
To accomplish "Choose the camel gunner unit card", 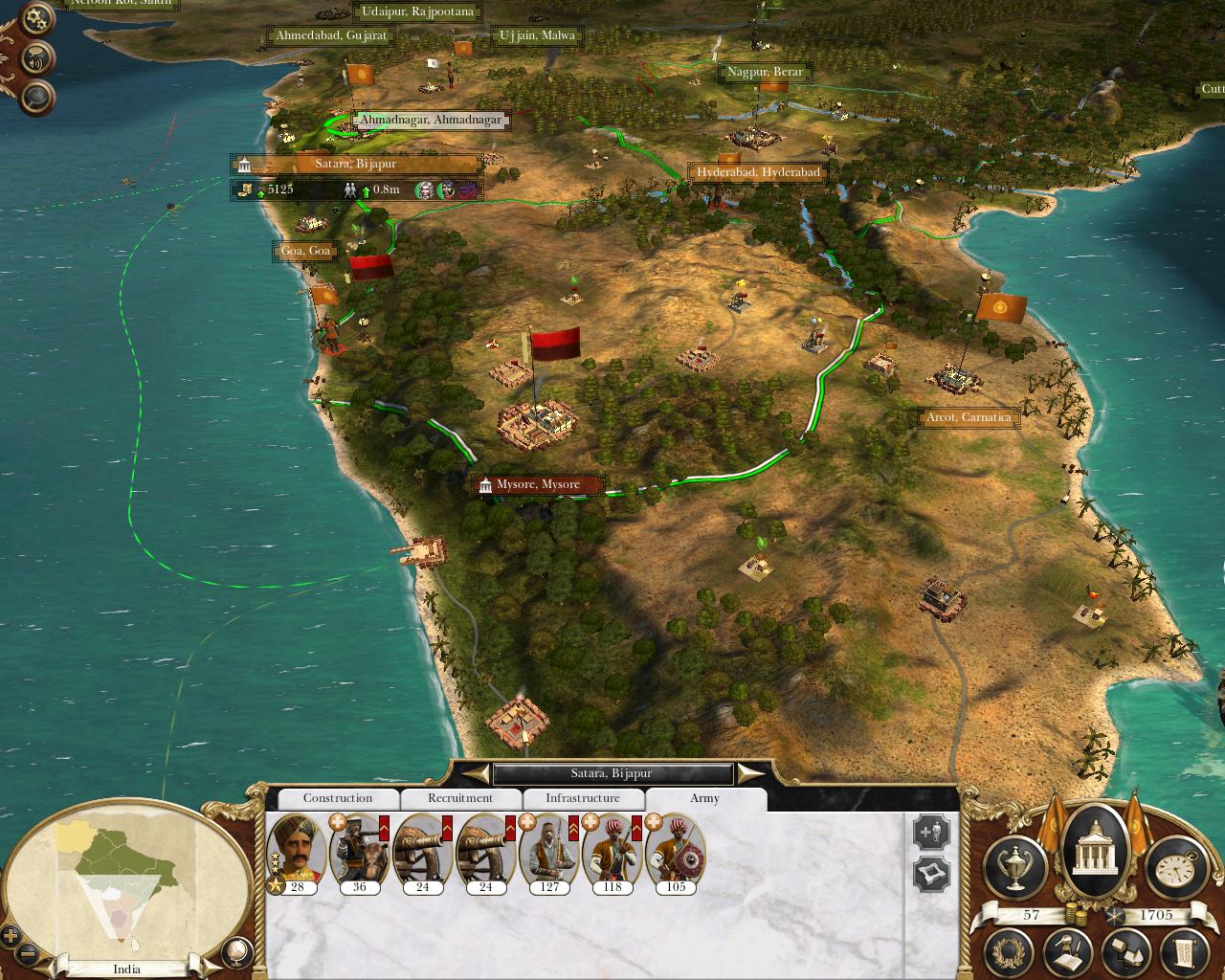I will (x=359, y=850).
